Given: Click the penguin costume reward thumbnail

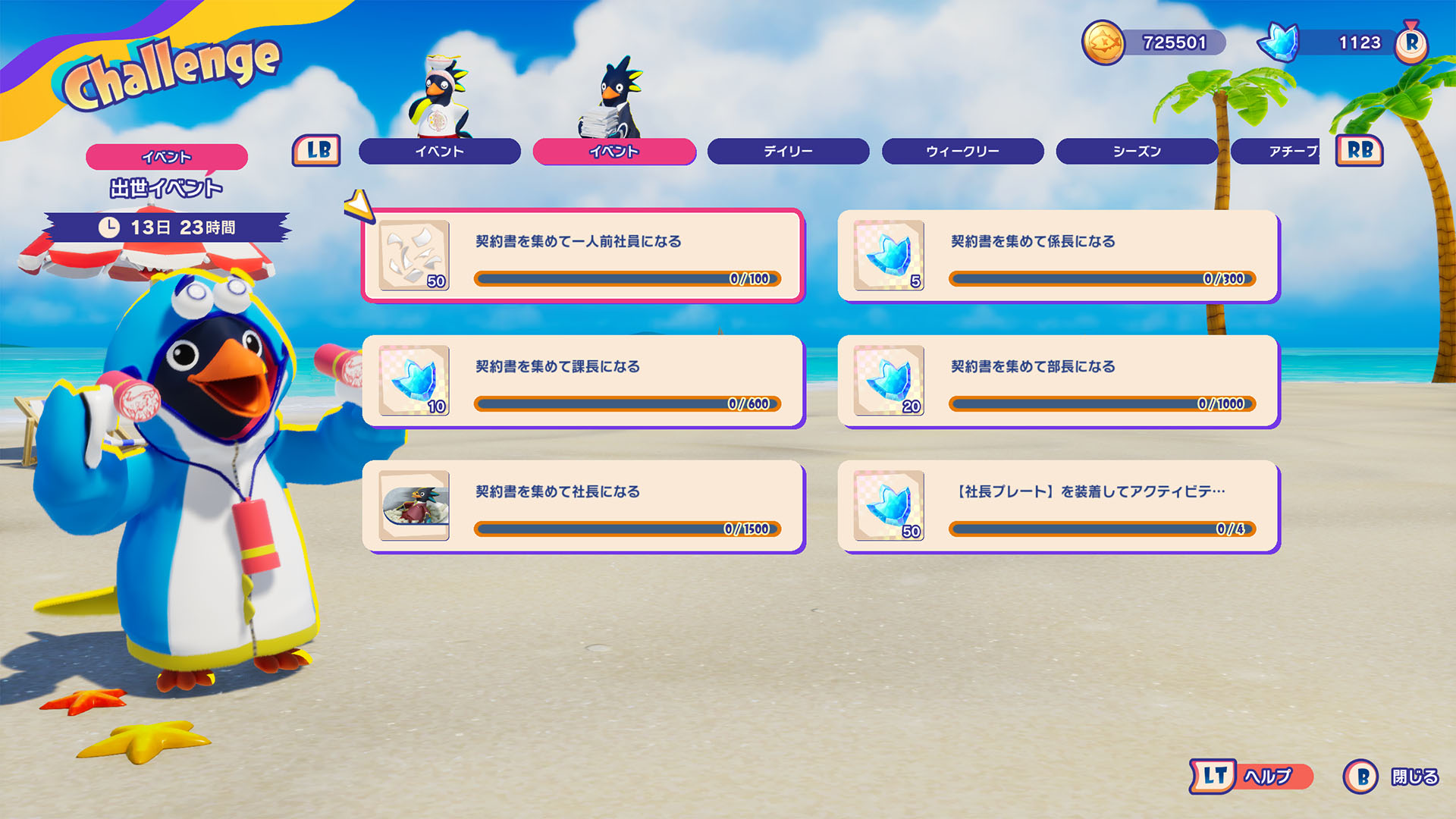Looking at the screenshot, I should 414,506.
